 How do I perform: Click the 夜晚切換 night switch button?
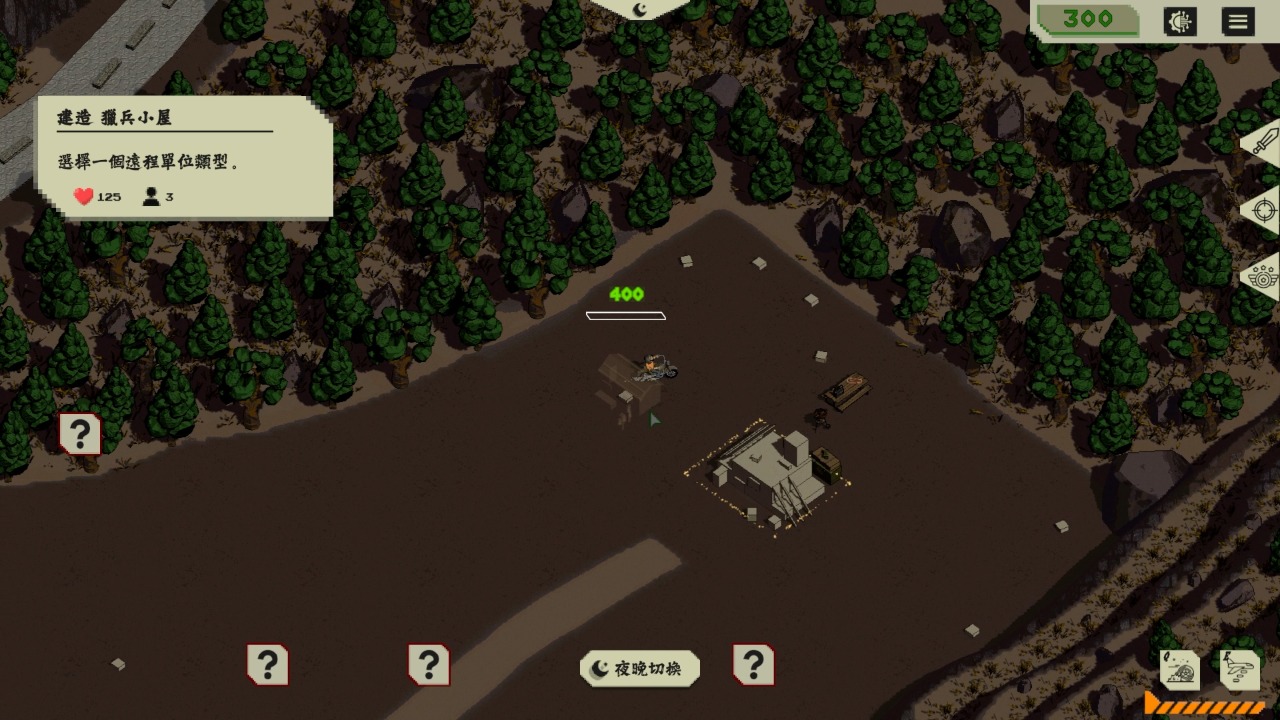pos(639,669)
